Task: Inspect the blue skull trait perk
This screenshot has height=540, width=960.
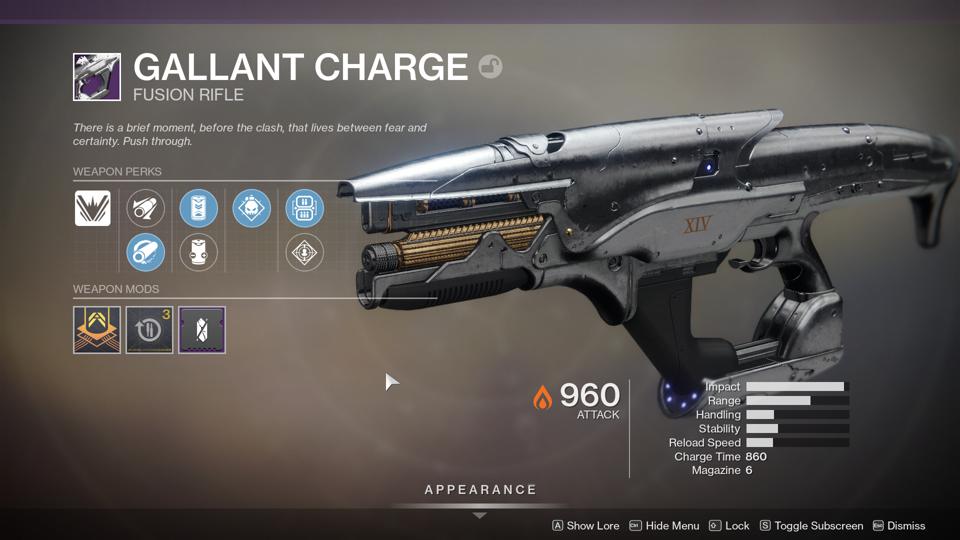Action: click(251, 209)
